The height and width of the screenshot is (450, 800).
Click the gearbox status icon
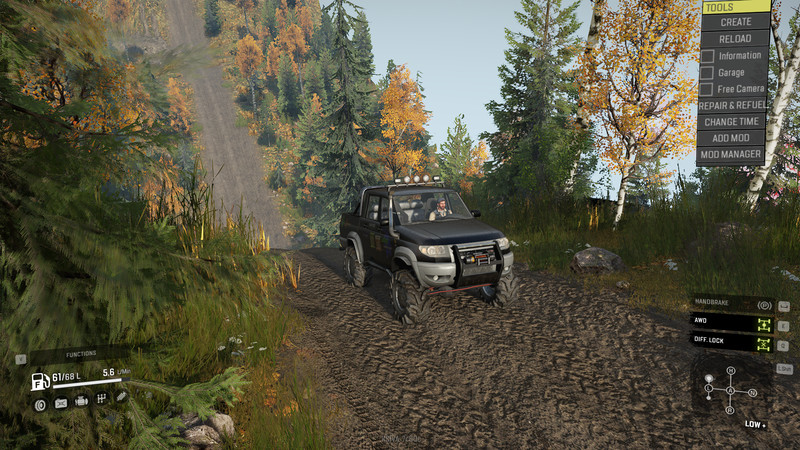coord(101,403)
